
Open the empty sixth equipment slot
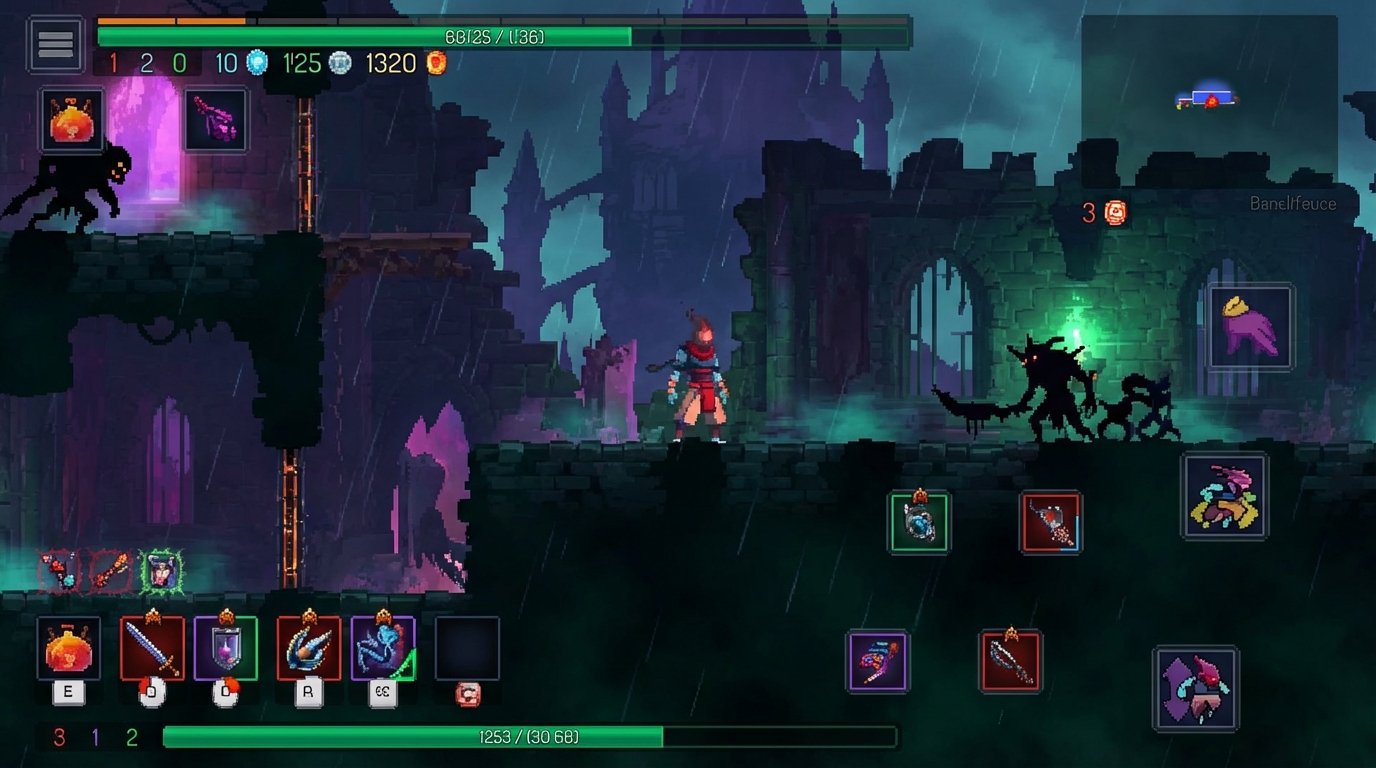point(466,649)
